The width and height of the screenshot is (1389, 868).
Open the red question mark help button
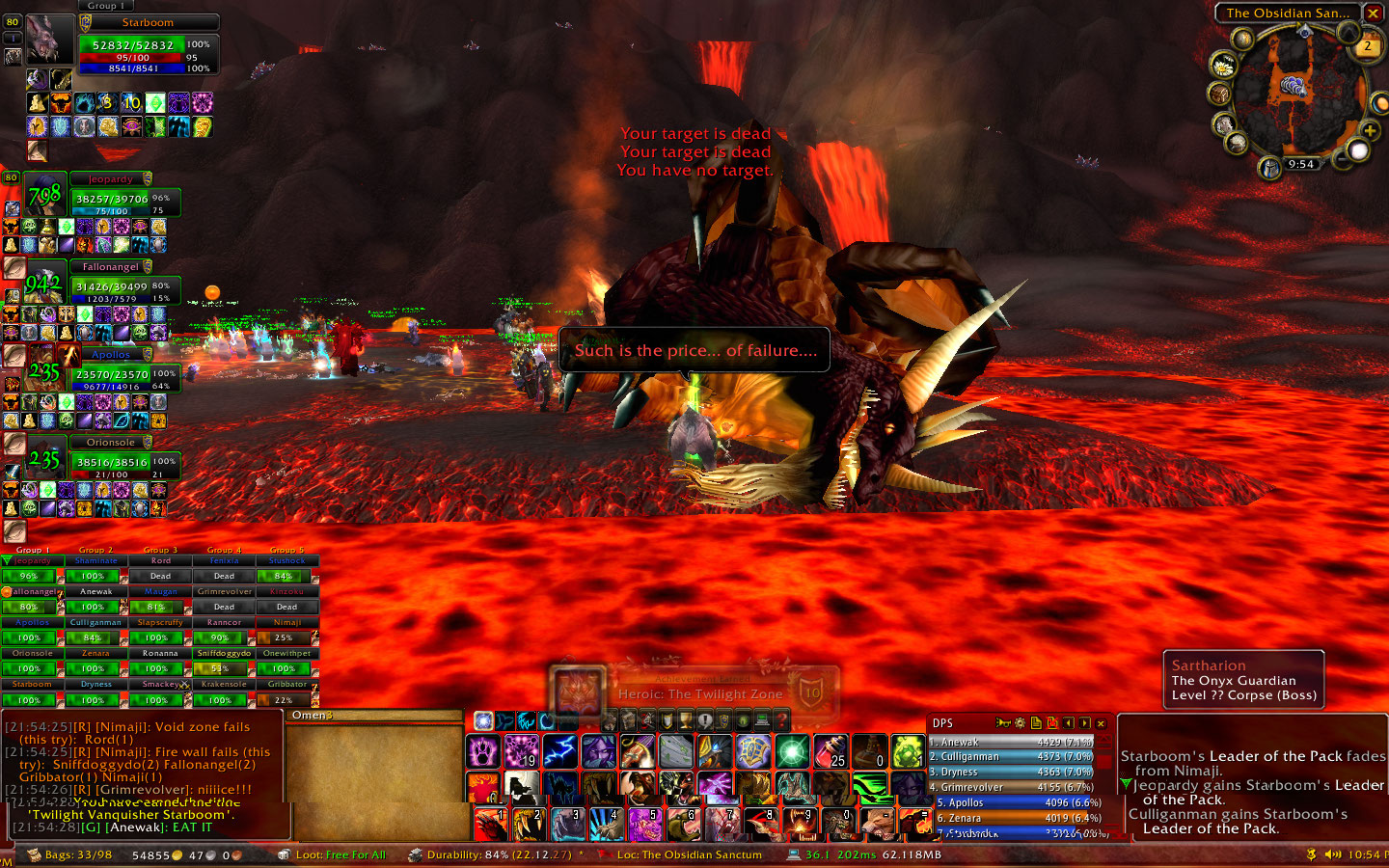(x=781, y=720)
